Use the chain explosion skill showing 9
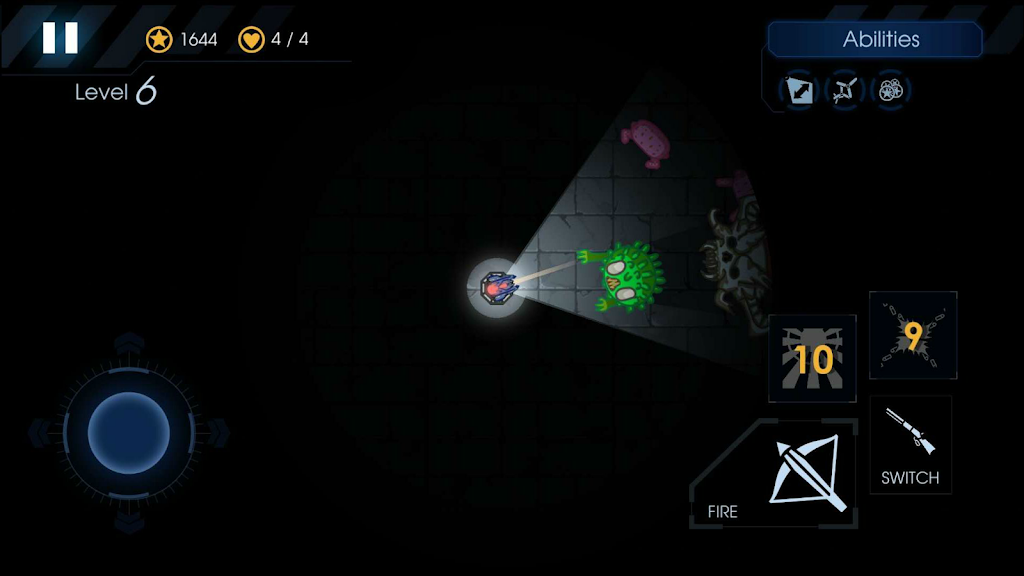Image resolution: width=1024 pixels, height=576 pixels. pos(912,336)
